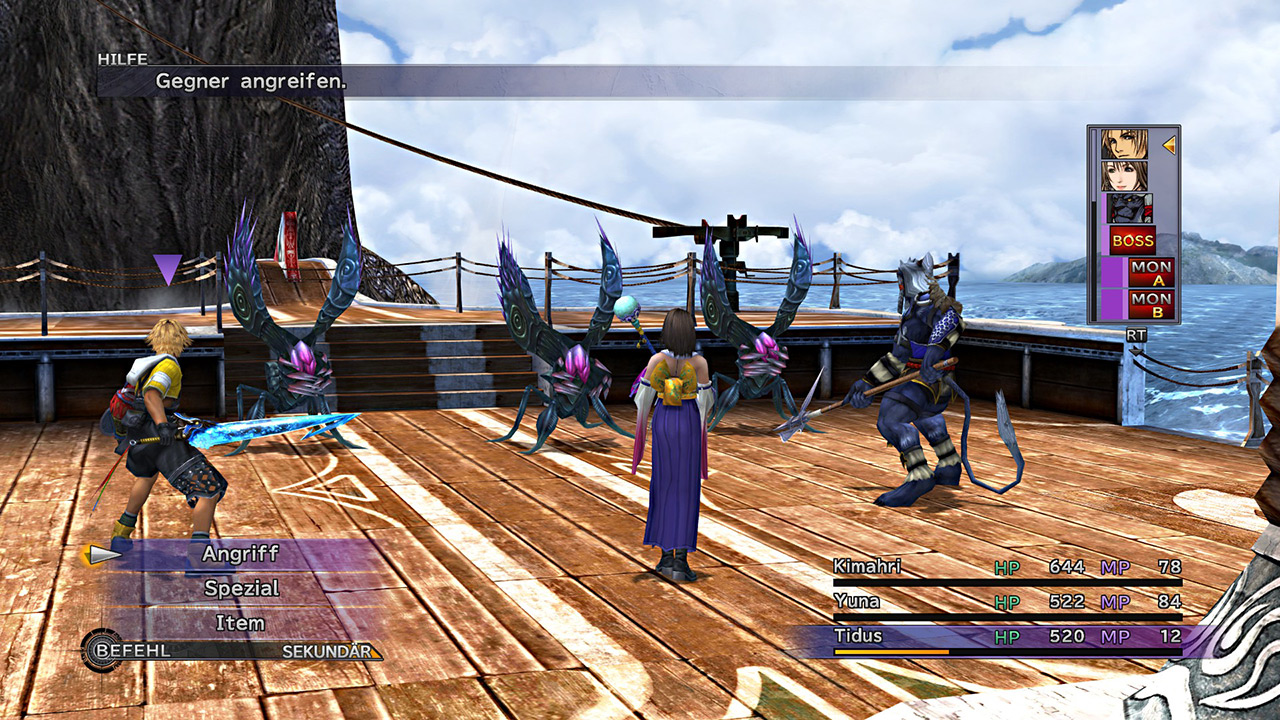This screenshot has height=720, width=1280.
Task: Select Kimahri's row in the party status
Action: (x=1006, y=568)
